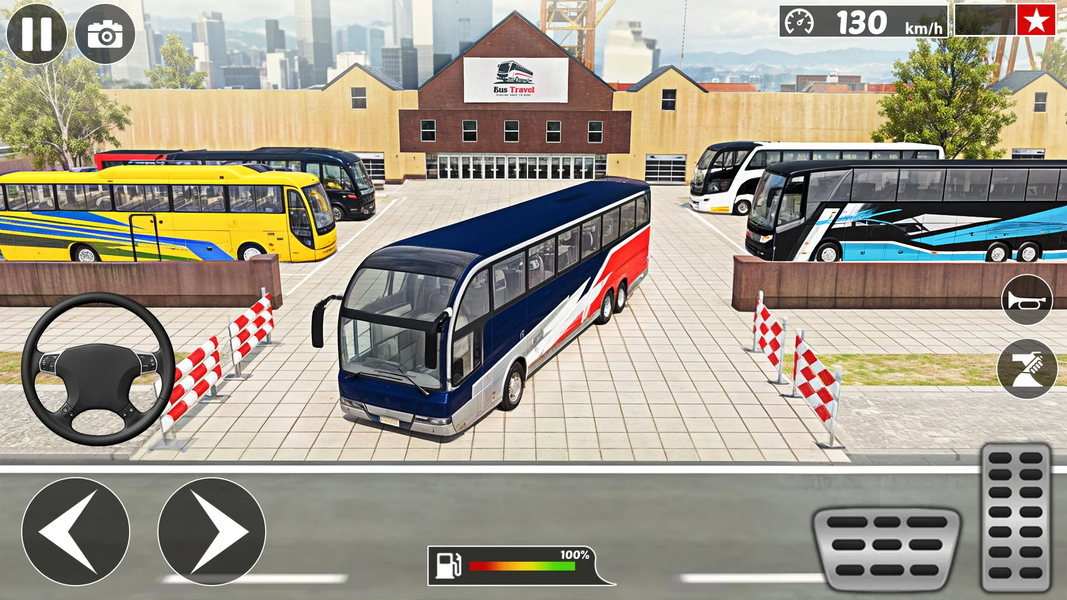1067x600 pixels.
Task: Pause the game
Action: 36,34
